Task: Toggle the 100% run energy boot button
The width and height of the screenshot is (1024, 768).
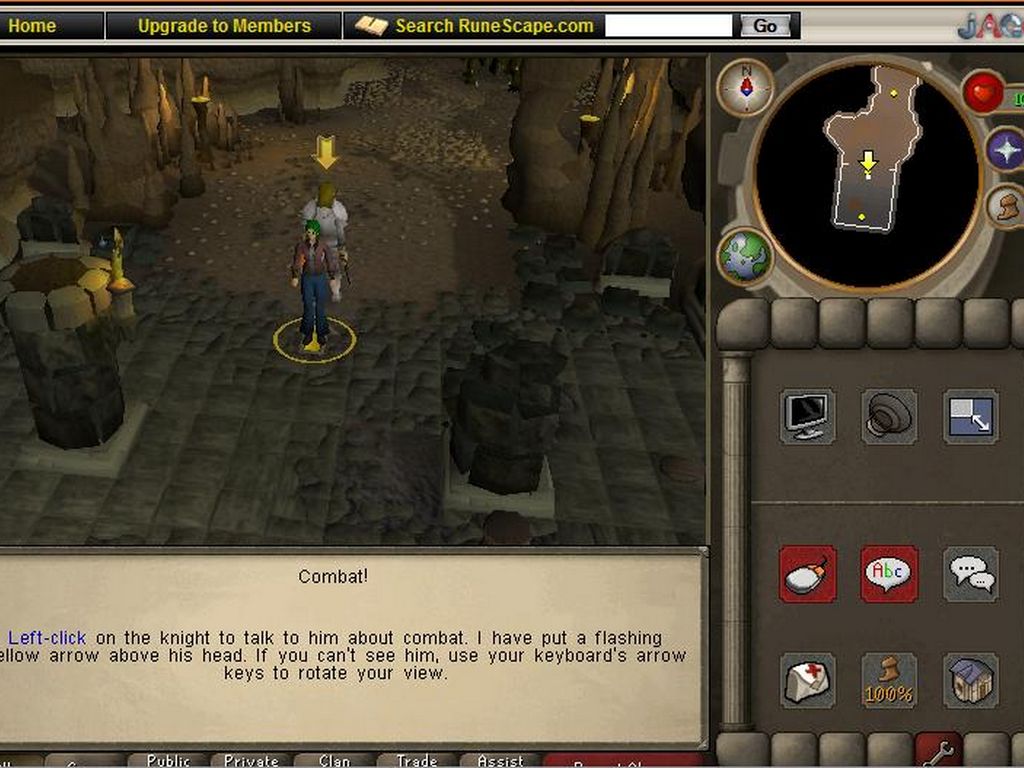Action: [x=888, y=681]
